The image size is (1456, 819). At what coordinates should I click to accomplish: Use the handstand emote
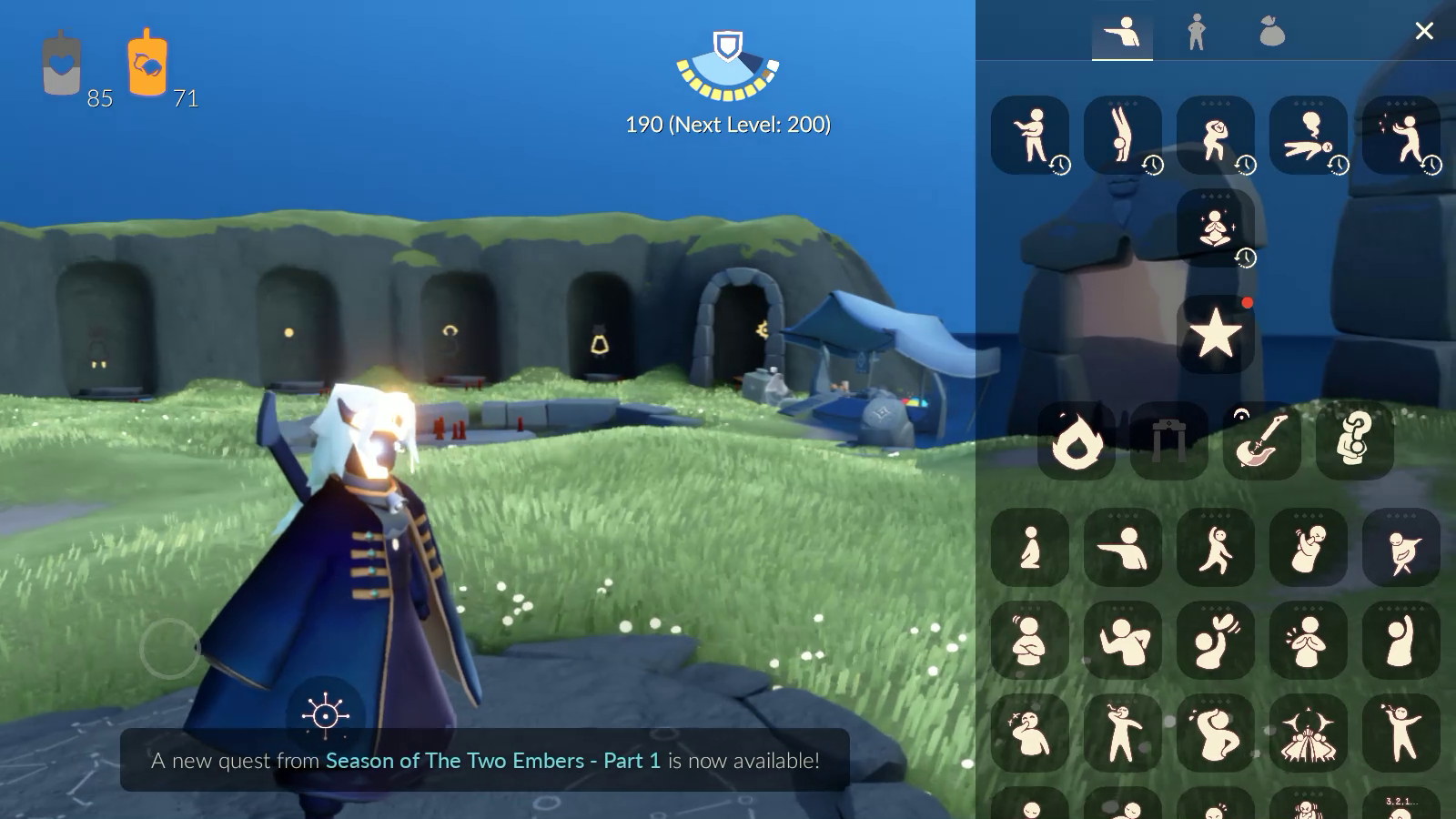coord(1122,135)
